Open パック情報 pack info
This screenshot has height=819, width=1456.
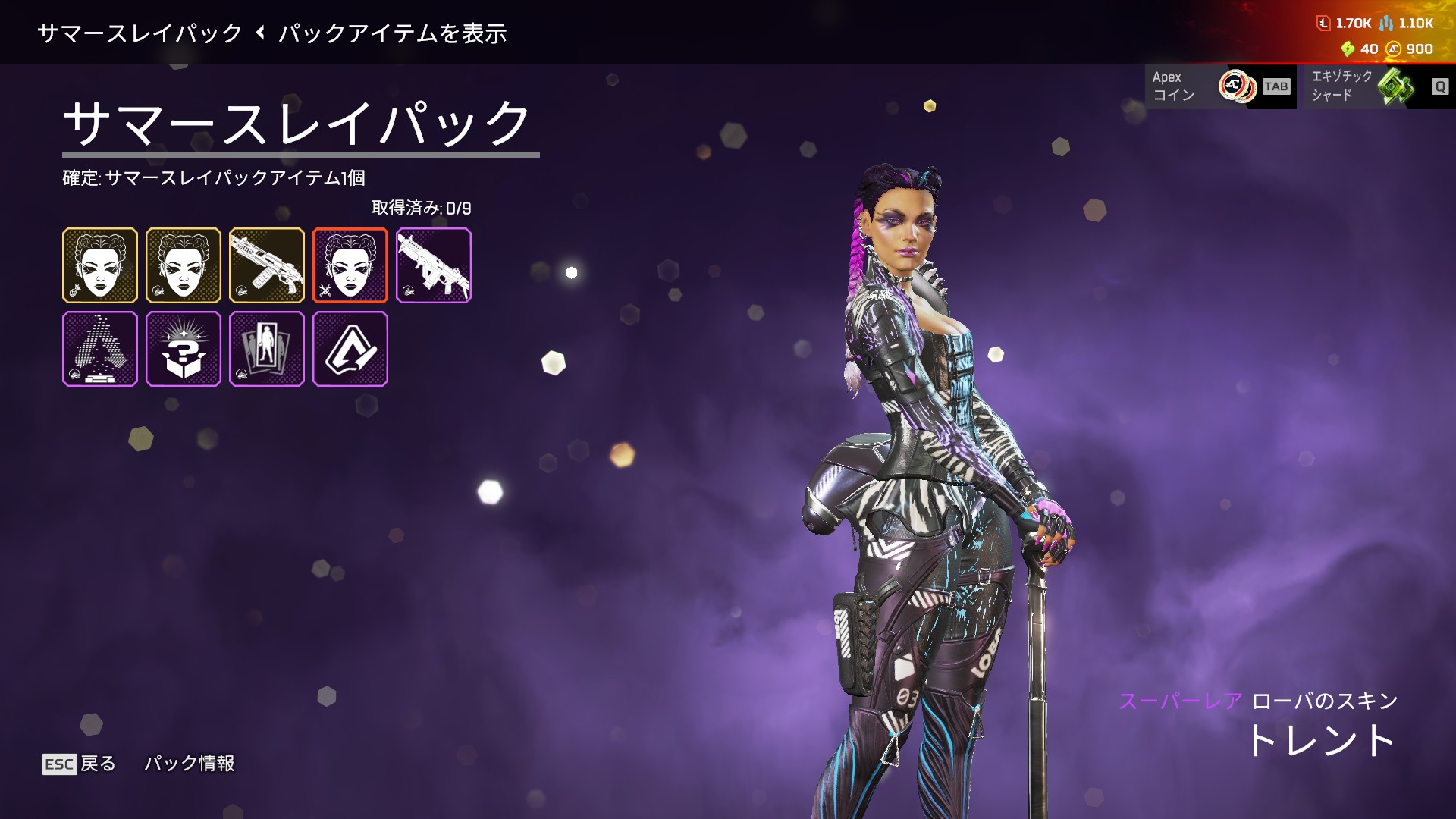click(190, 764)
